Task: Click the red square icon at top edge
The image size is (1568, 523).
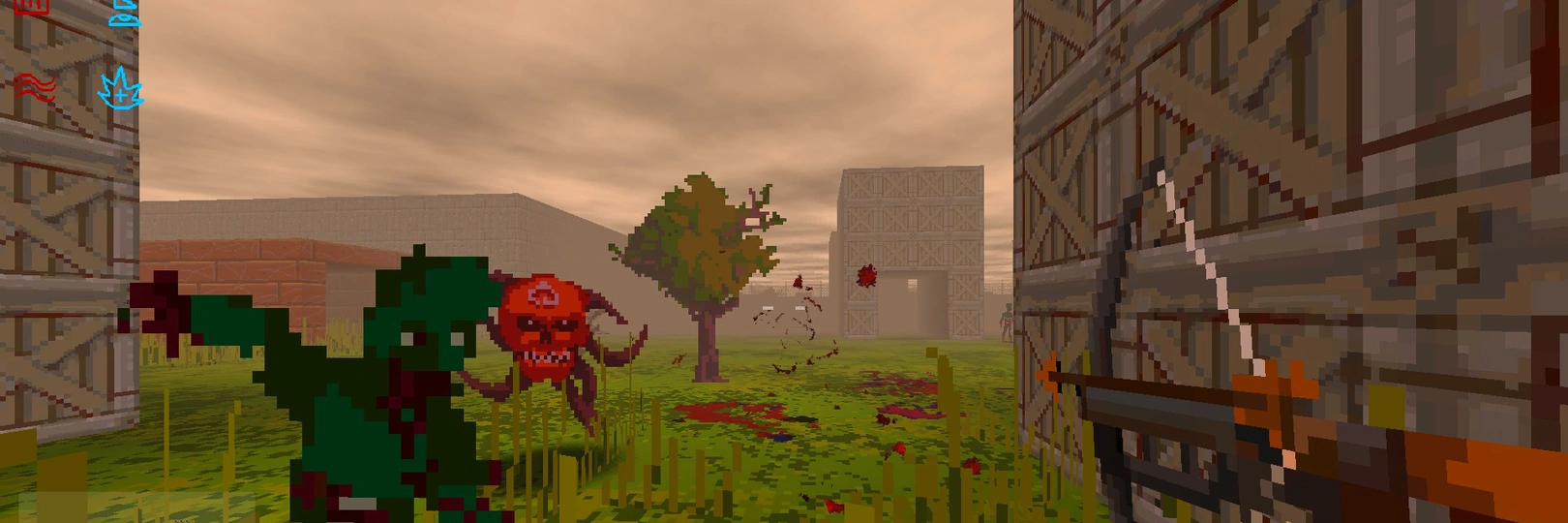Action: point(32,7)
